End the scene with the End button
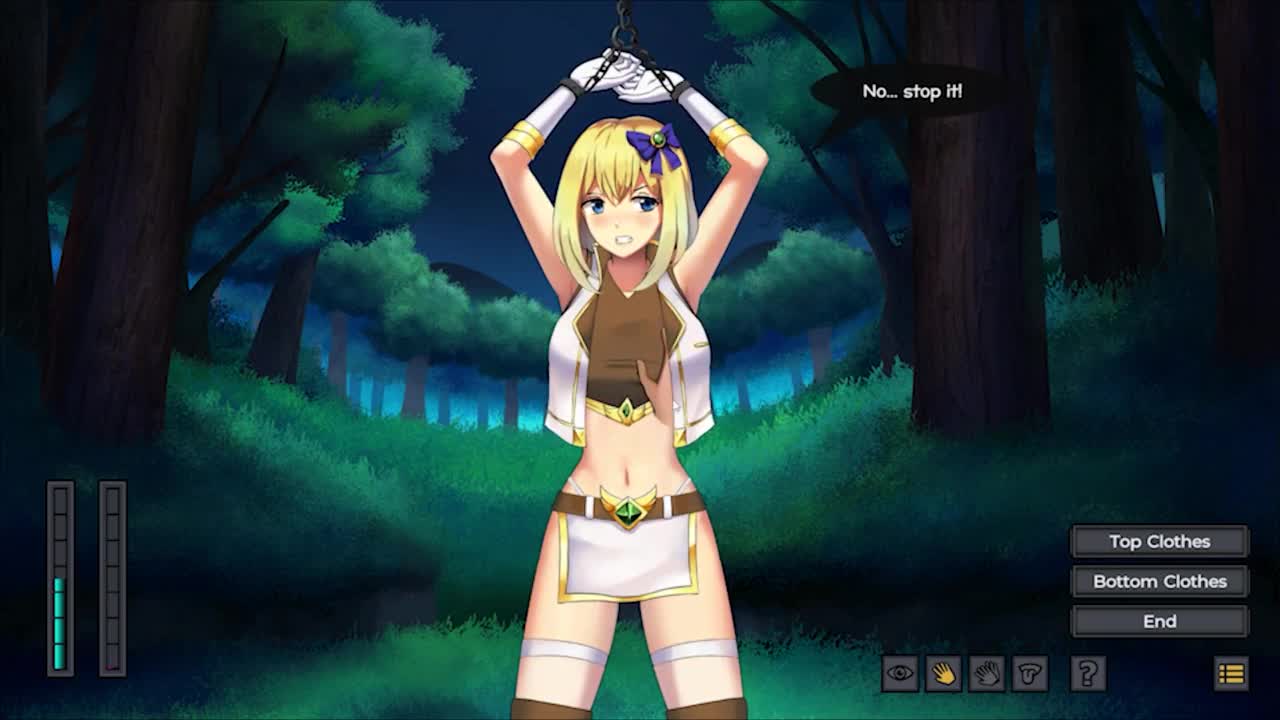1280x720 pixels. click(x=1159, y=621)
